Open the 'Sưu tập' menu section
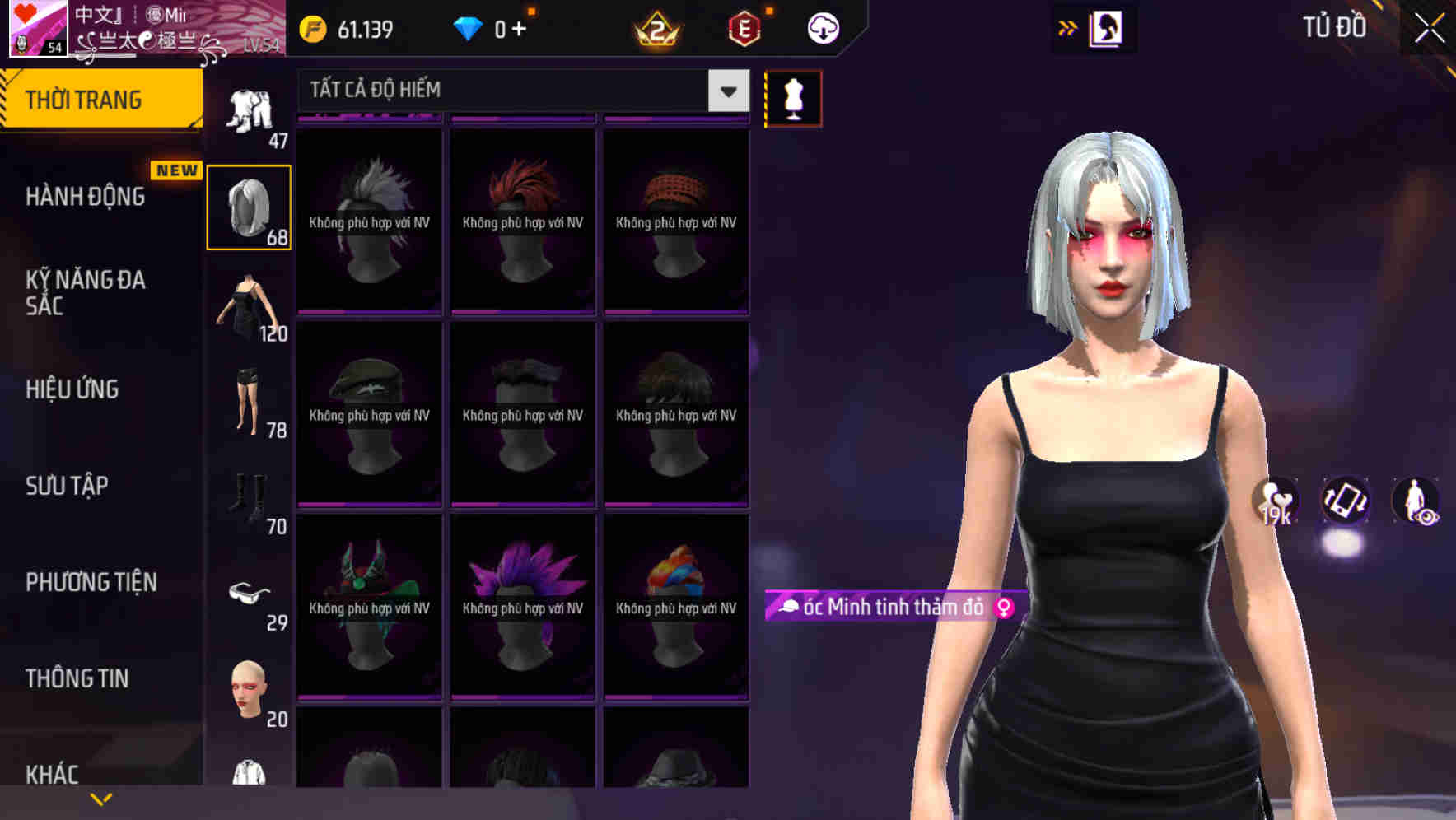The image size is (1456, 820). click(68, 486)
